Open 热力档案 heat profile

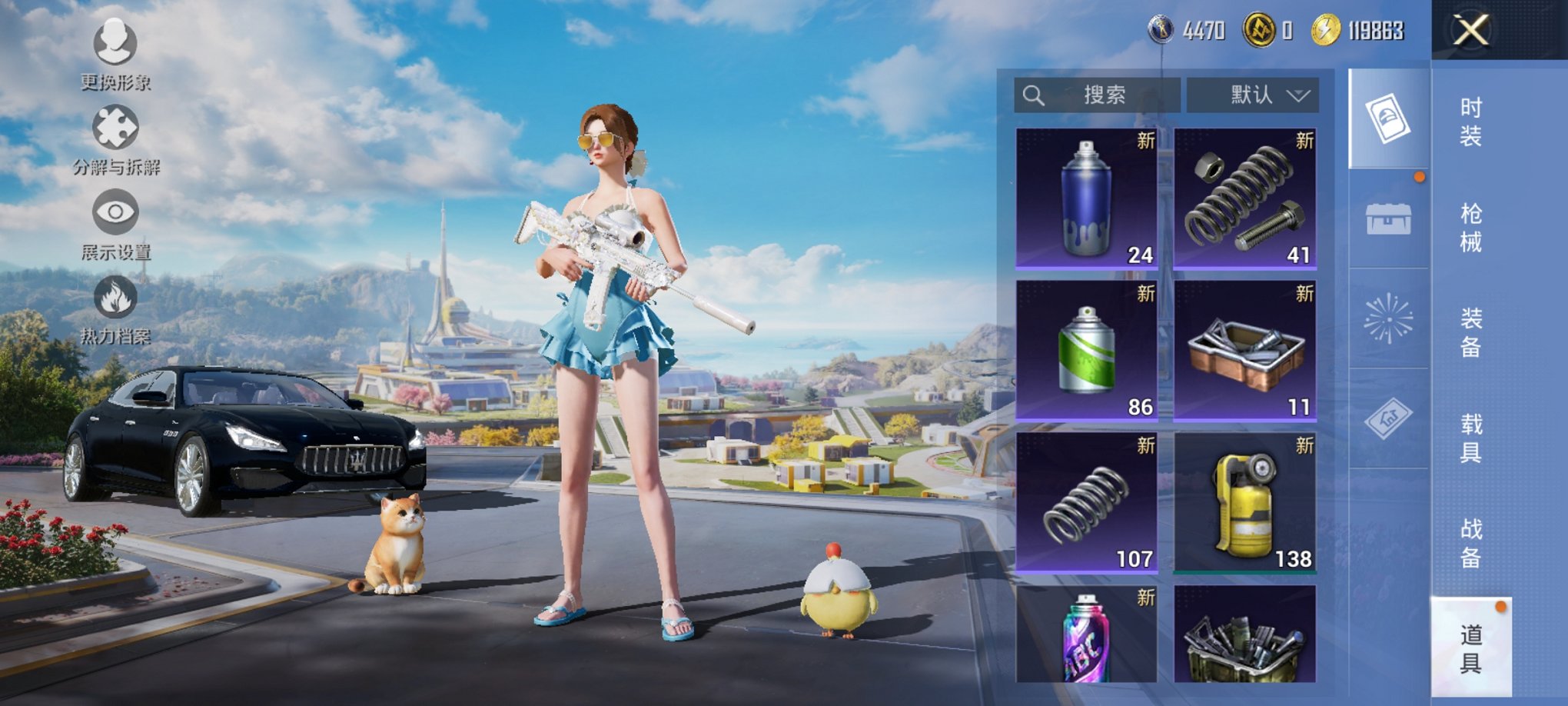pyautogui.click(x=115, y=308)
